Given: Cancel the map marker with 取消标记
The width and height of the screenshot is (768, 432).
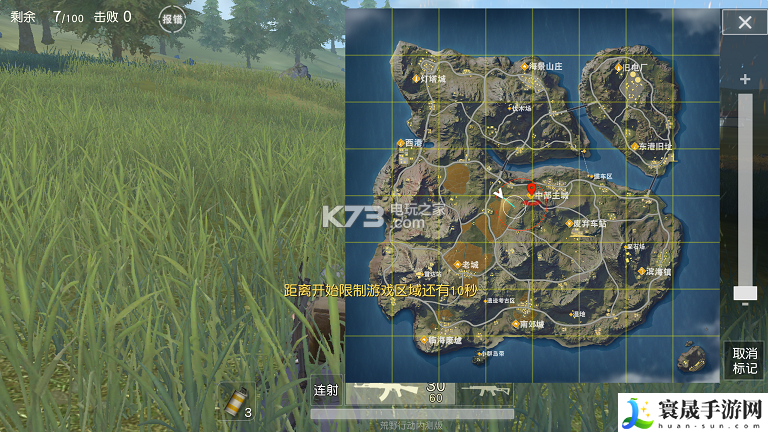Looking at the screenshot, I should [x=744, y=360].
